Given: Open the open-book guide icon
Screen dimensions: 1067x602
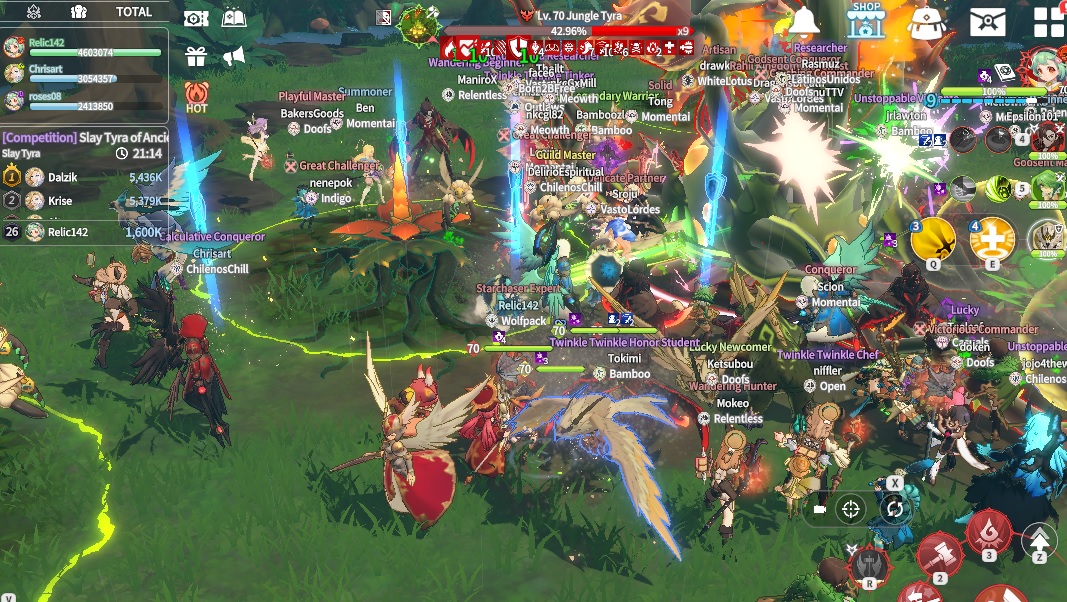Looking at the screenshot, I should (234, 18).
